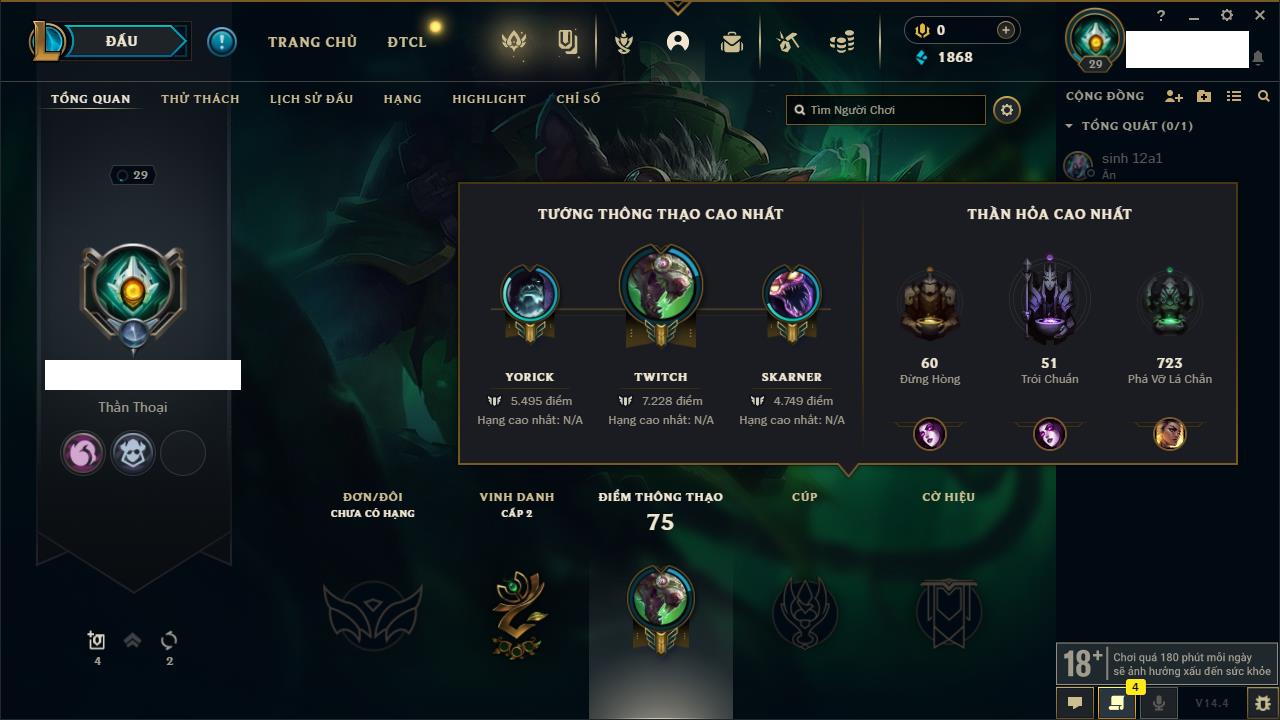Image resolution: width=1280 pixels, height=720 pixels.
Task: Collapse the TỔNG QUÁT friends group
Action: pyautogui.click(x=1069, y=126)
